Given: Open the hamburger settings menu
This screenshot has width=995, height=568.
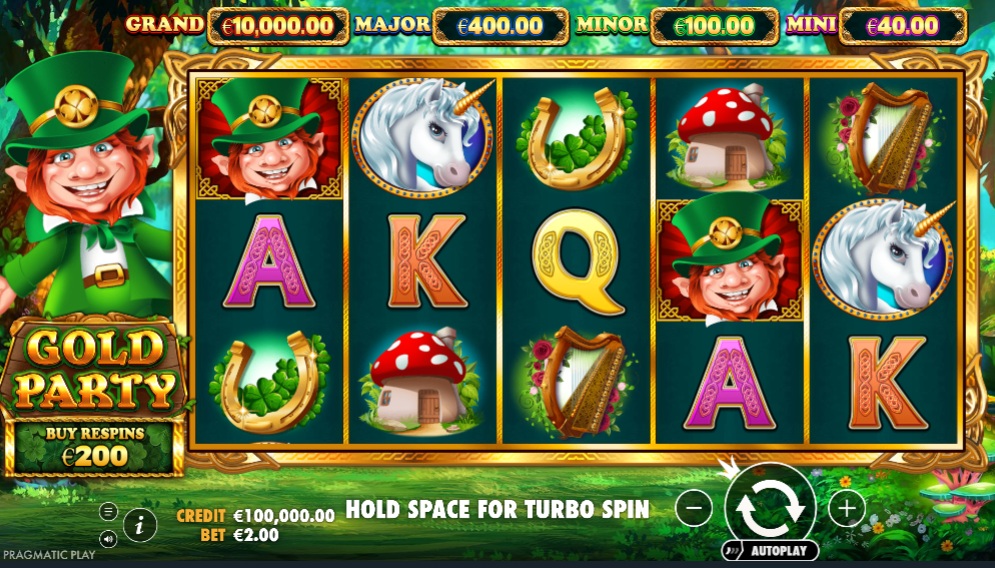Looking at the screenshot, I should [x=109, y=511].
